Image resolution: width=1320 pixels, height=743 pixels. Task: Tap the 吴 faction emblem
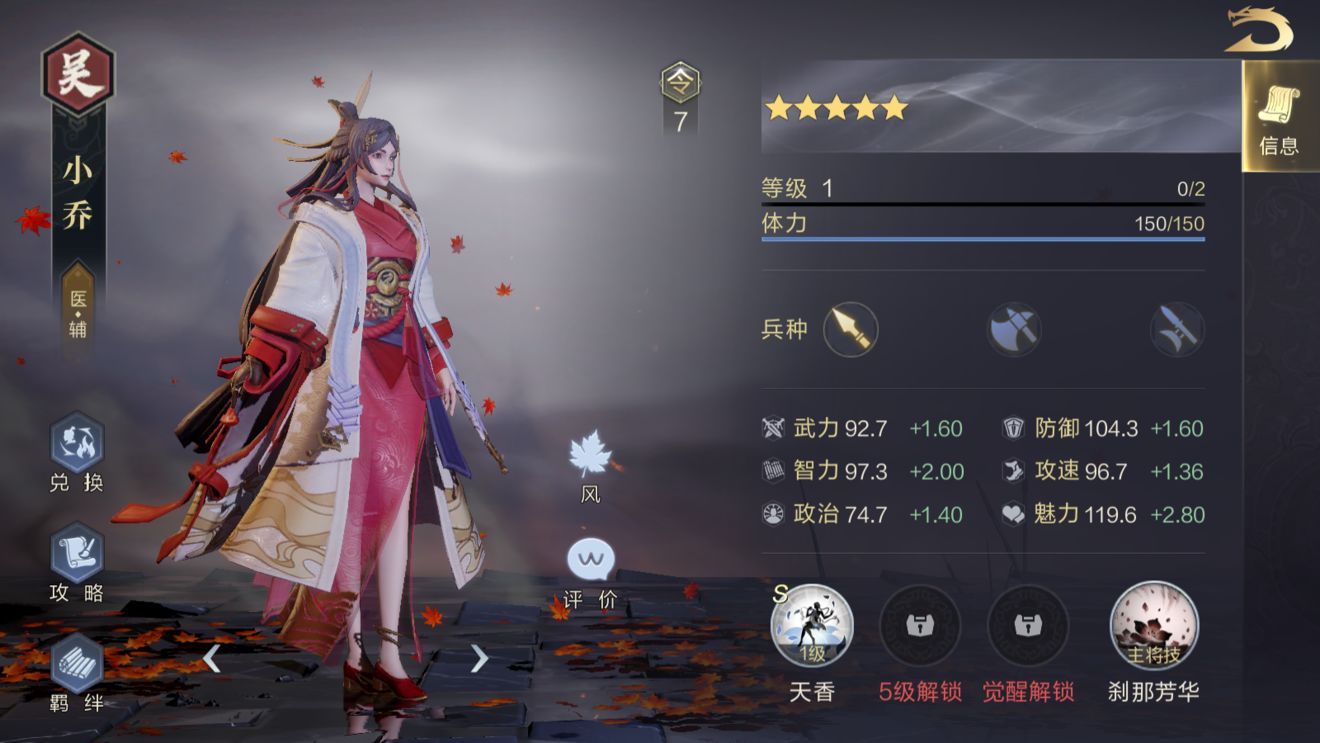point(77,72)
